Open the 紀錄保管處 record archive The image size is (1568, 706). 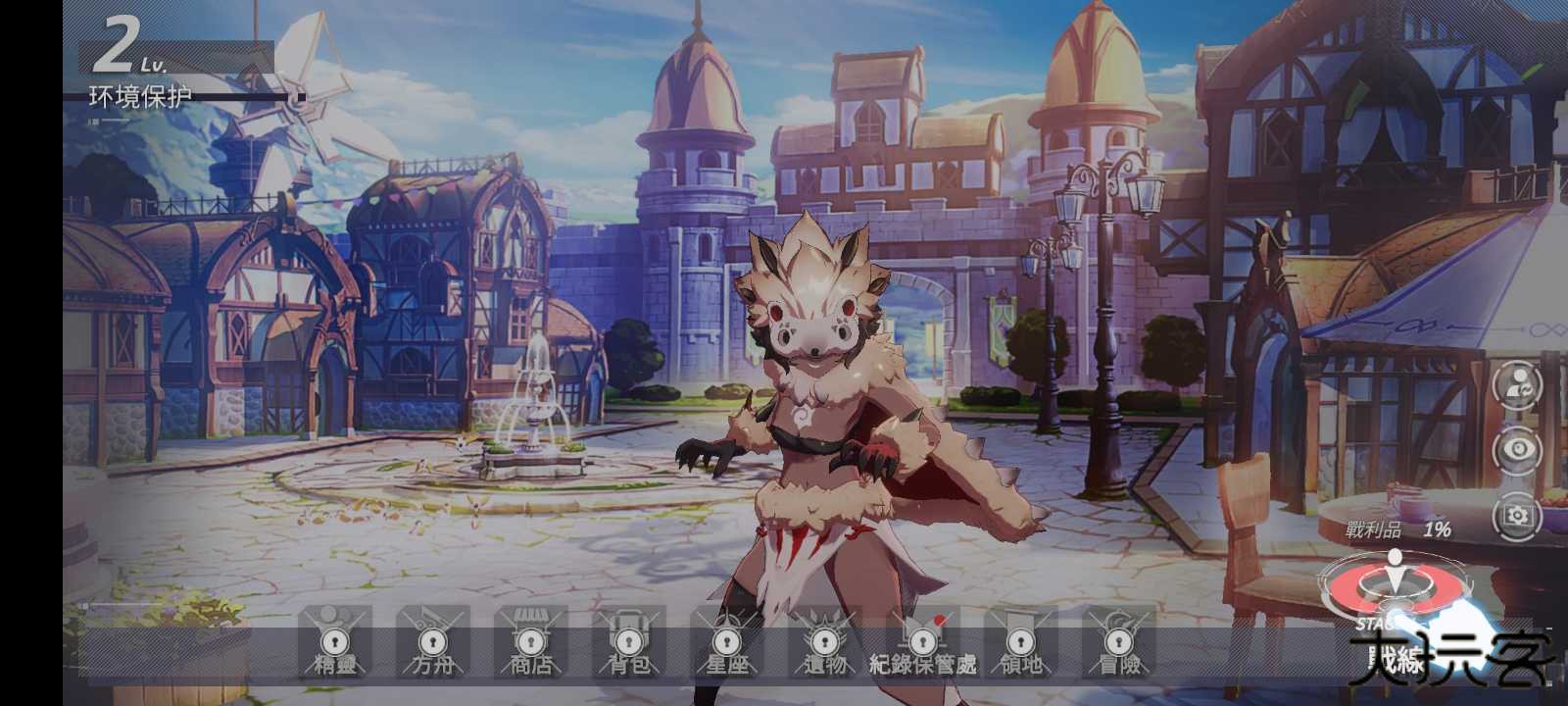coord(921,650)
